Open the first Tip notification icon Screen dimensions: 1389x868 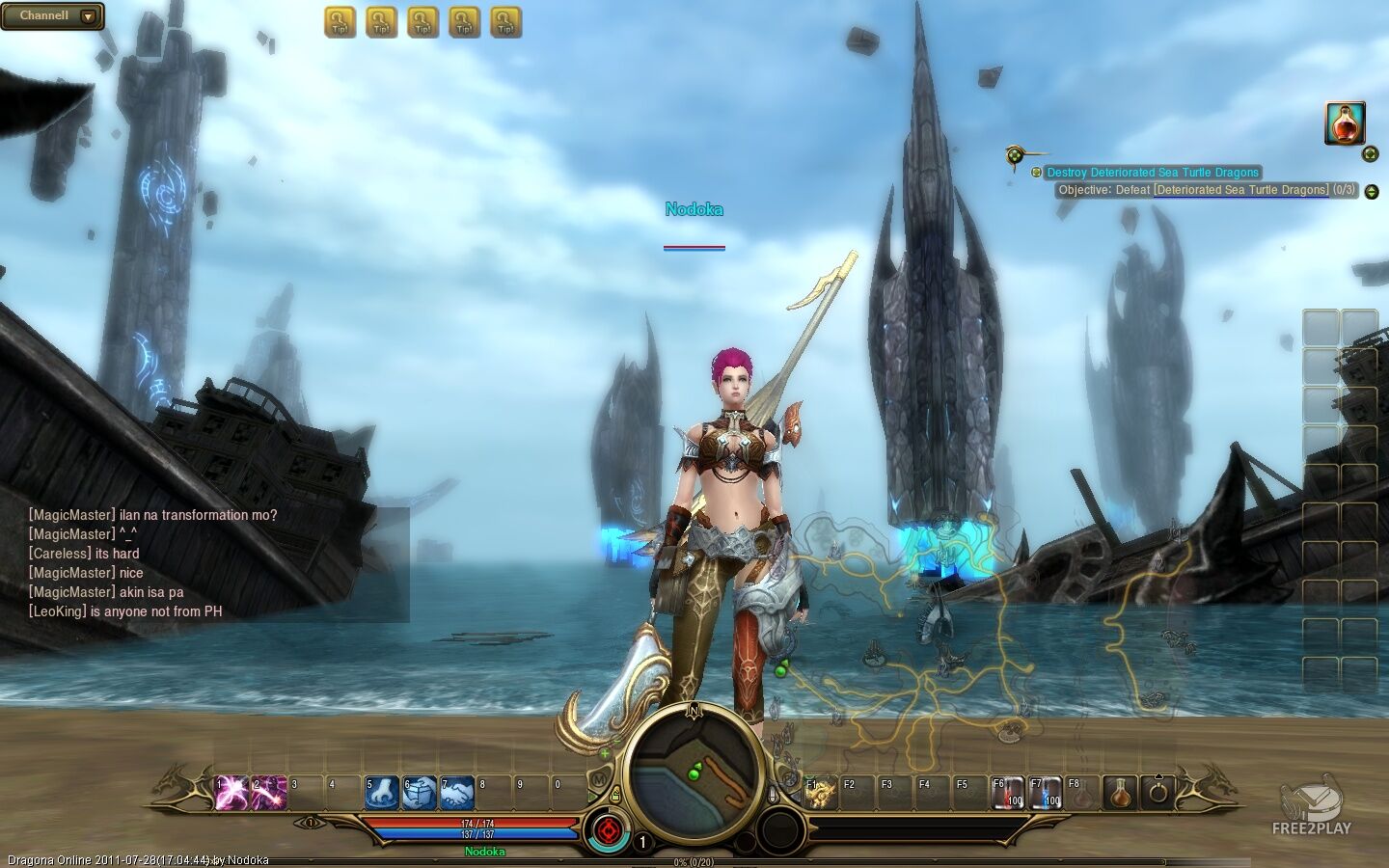(340, 22)
